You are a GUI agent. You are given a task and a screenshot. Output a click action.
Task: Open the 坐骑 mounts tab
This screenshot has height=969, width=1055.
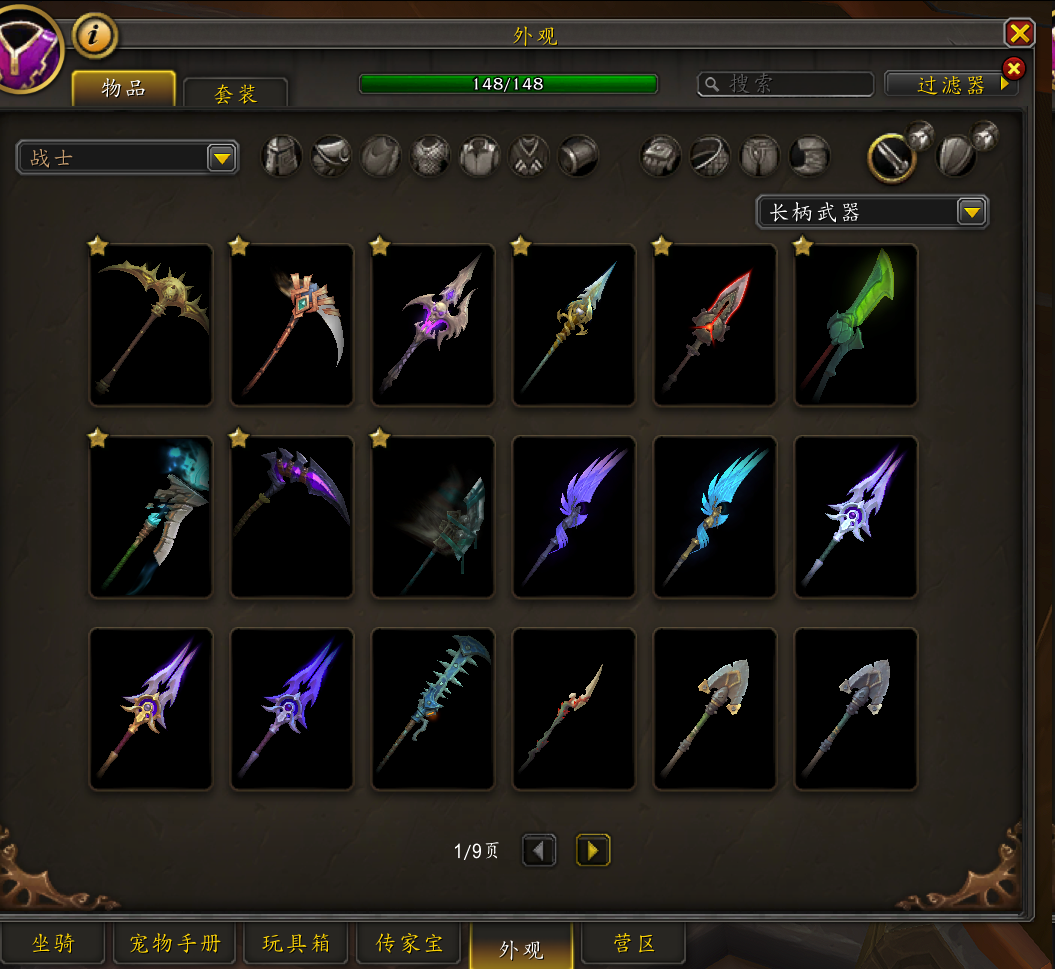(53, 944)
